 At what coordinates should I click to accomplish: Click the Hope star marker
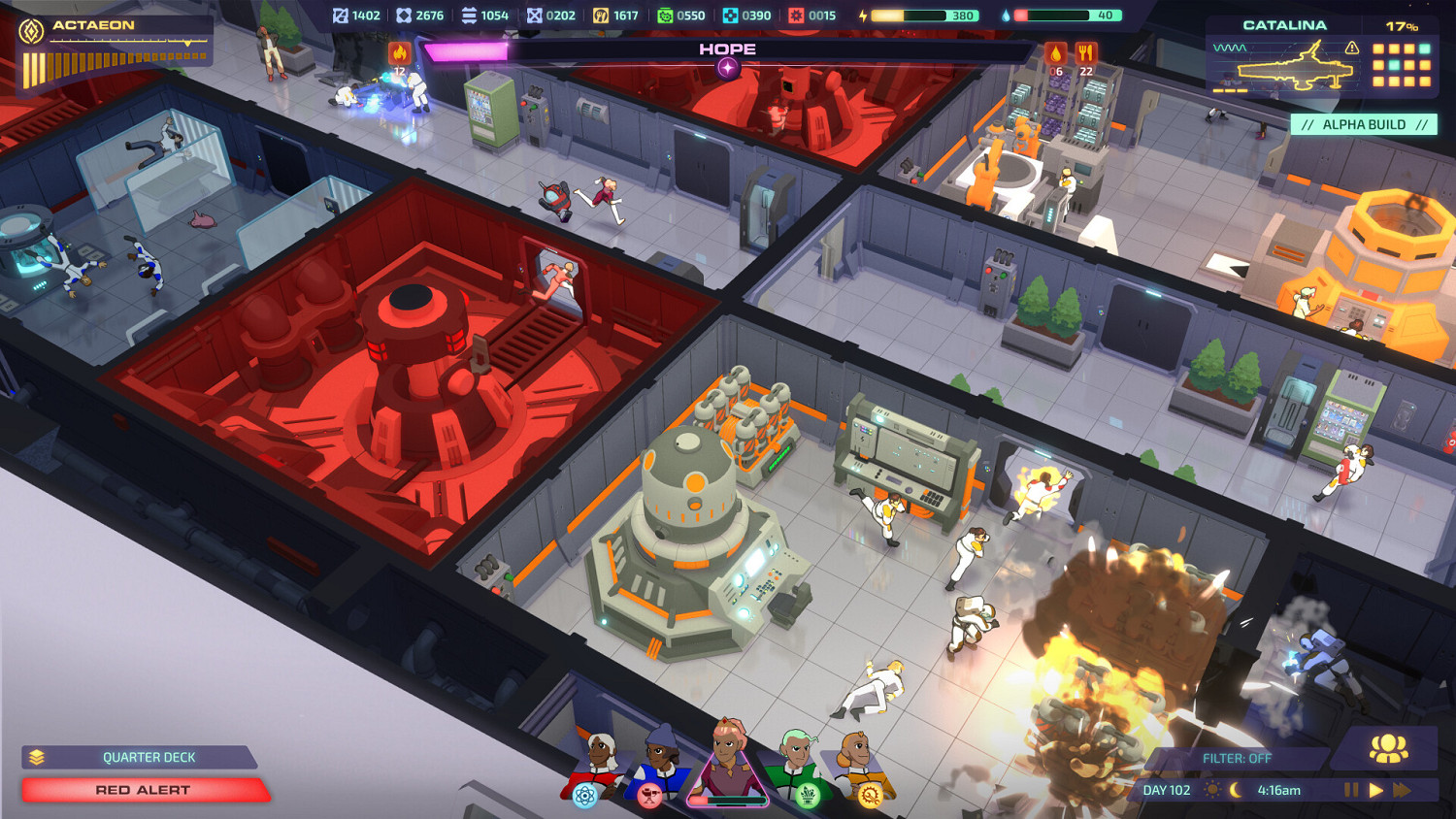727,68
